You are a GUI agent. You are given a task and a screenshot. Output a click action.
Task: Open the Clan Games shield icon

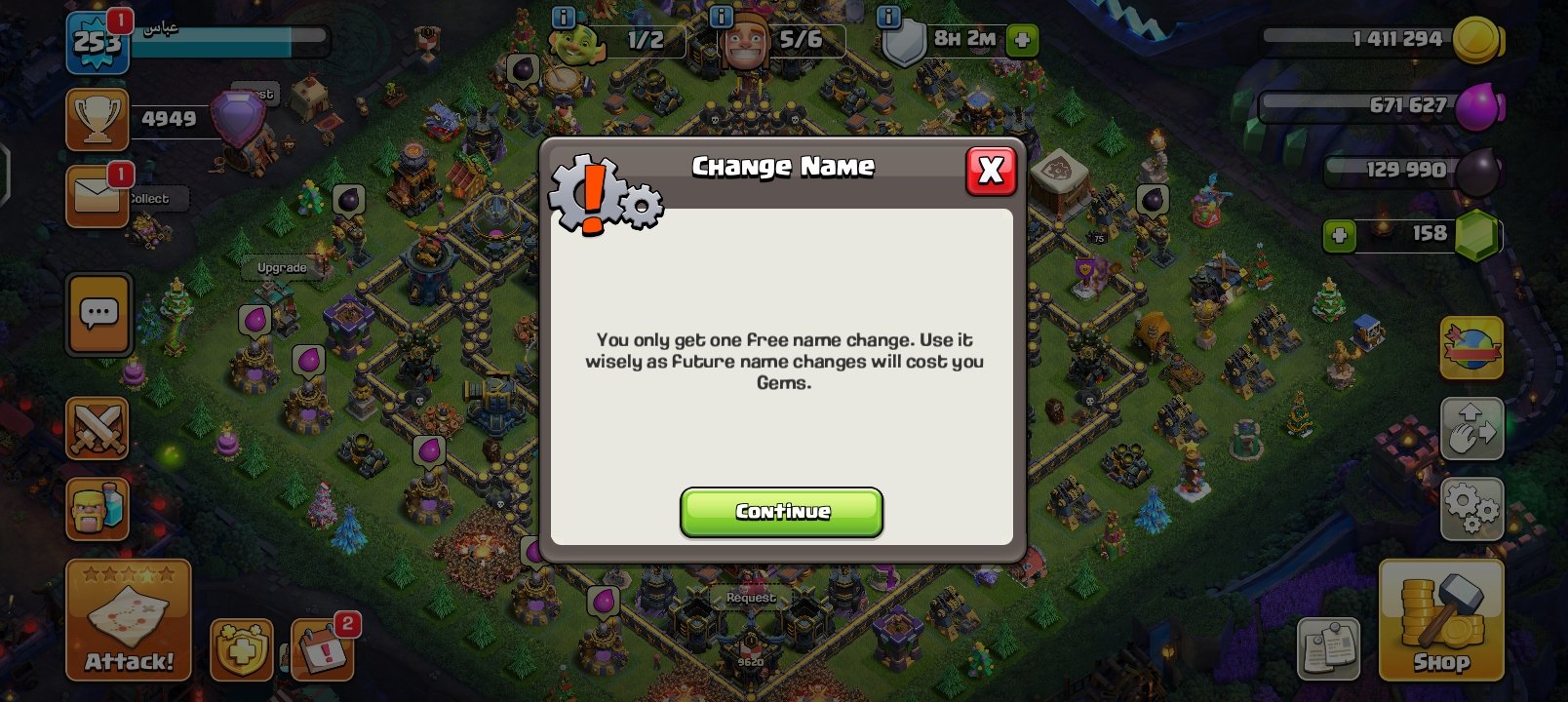click(237, 651)
